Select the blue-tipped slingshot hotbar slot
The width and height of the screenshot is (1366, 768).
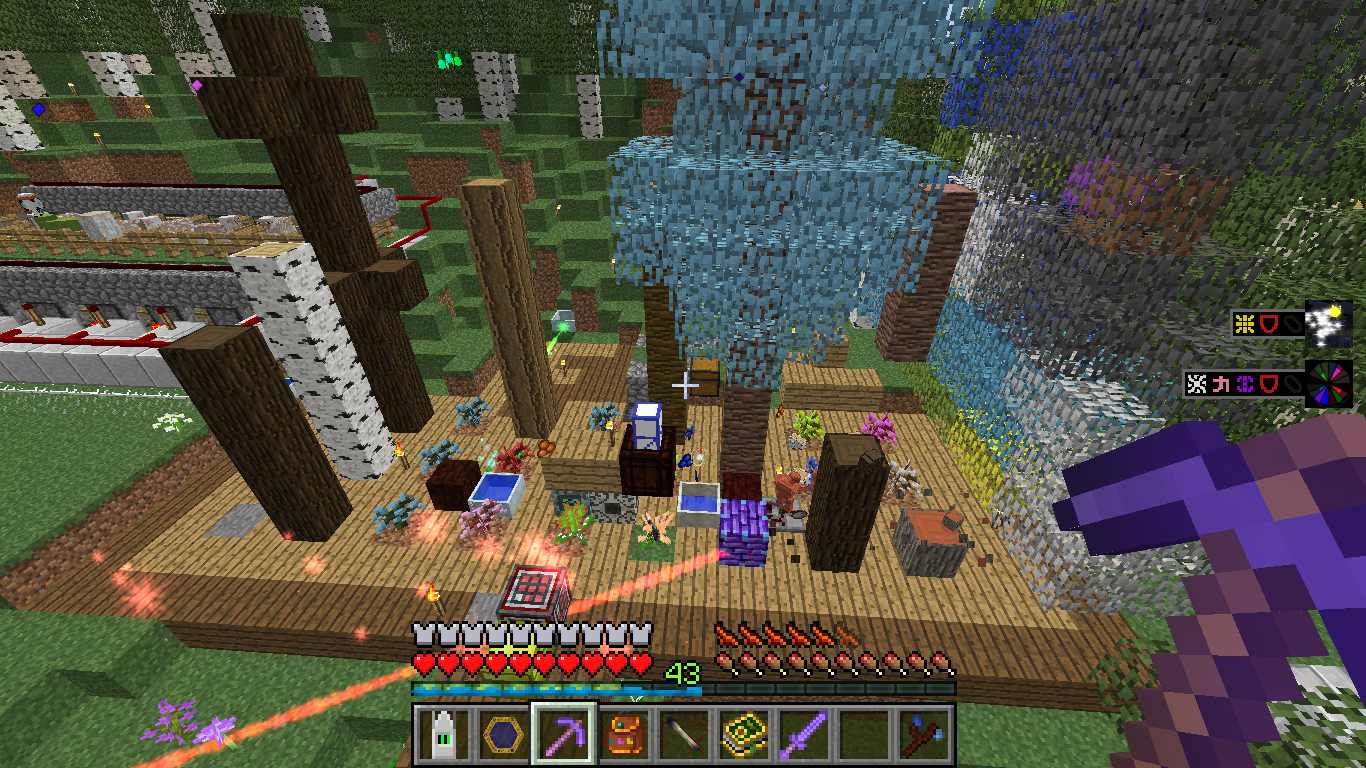(925, 735)
